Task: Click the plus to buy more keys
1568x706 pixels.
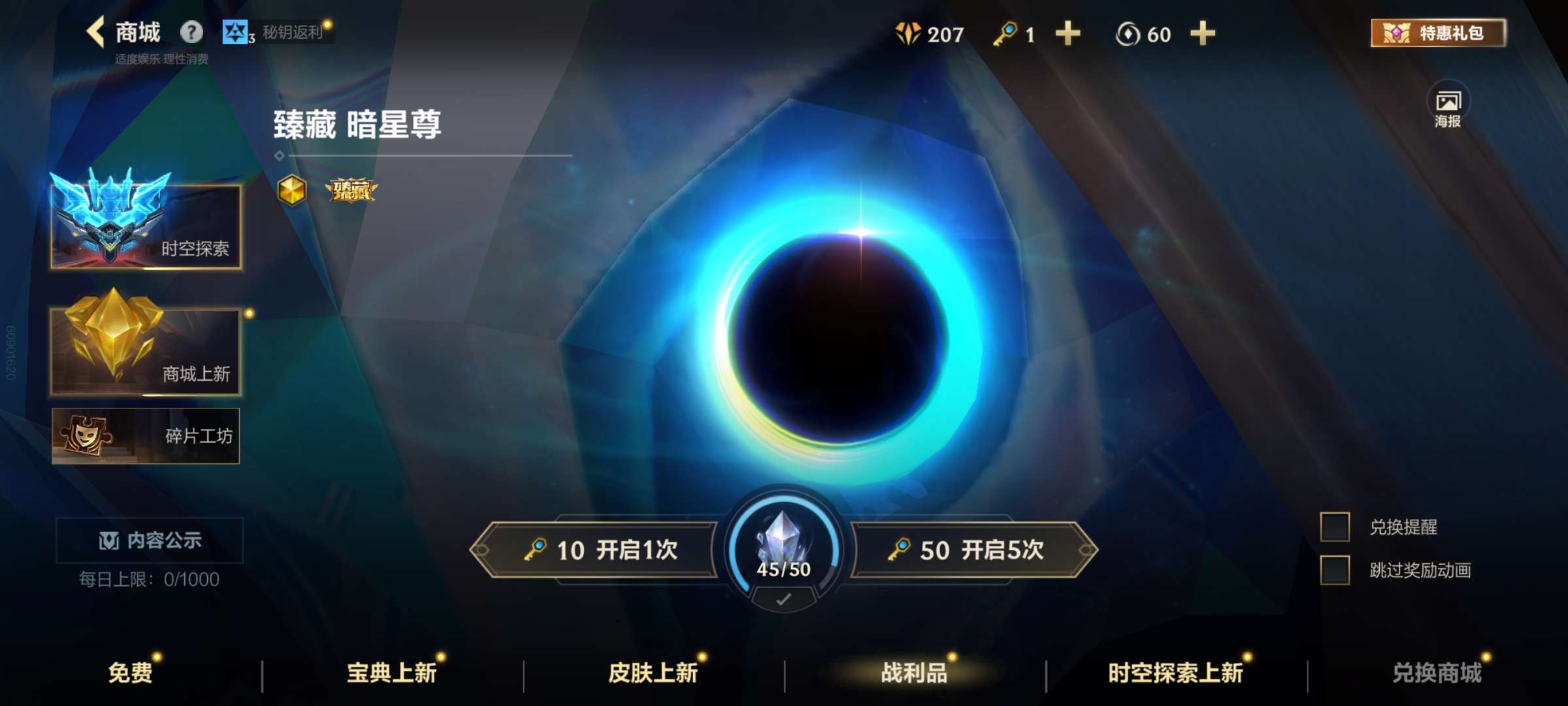Action: [x=1067, y=34]
